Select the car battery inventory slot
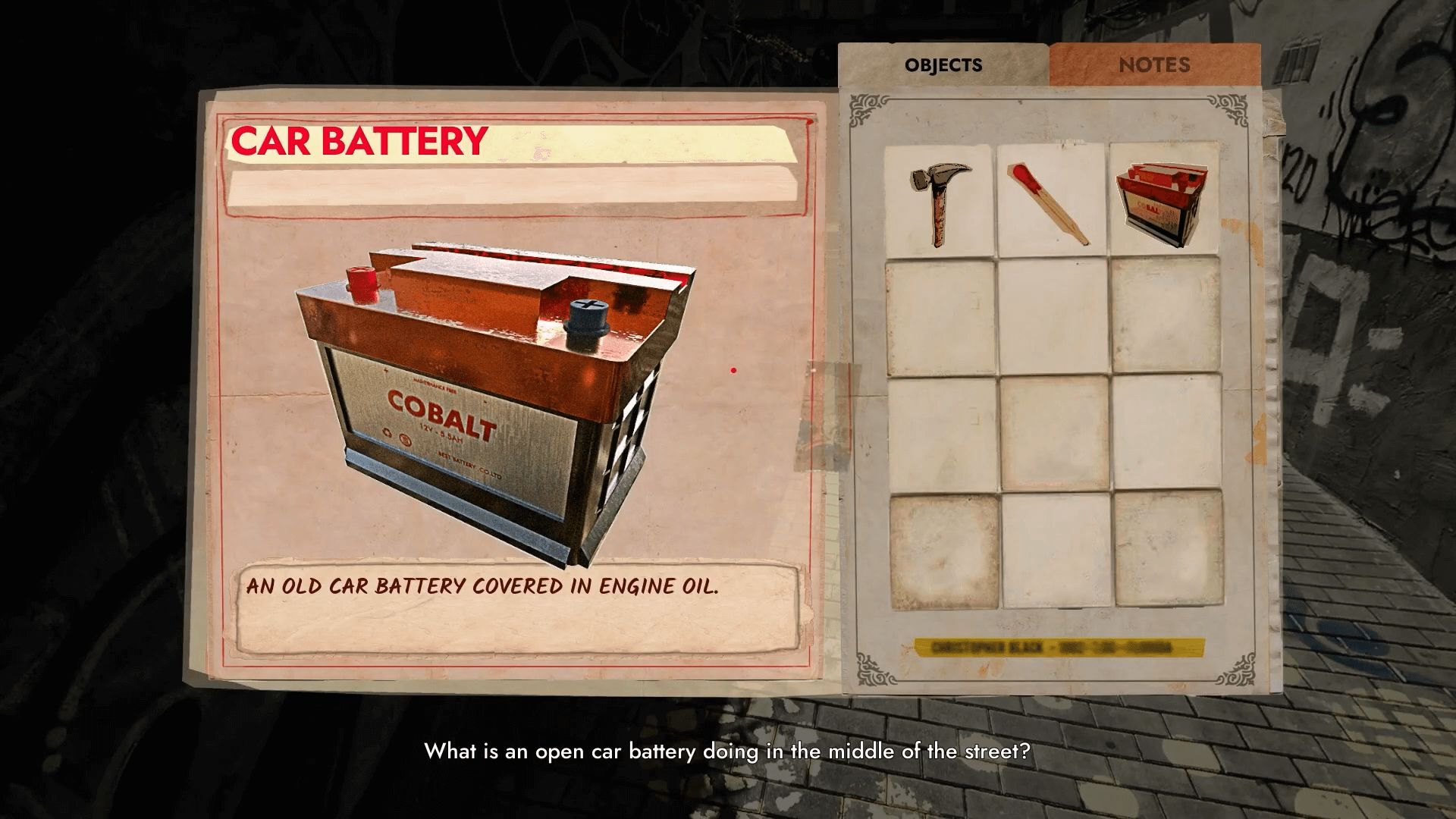Viewport: 1456px width, 819px height. pyautogui.click(x=1164, y=200)
